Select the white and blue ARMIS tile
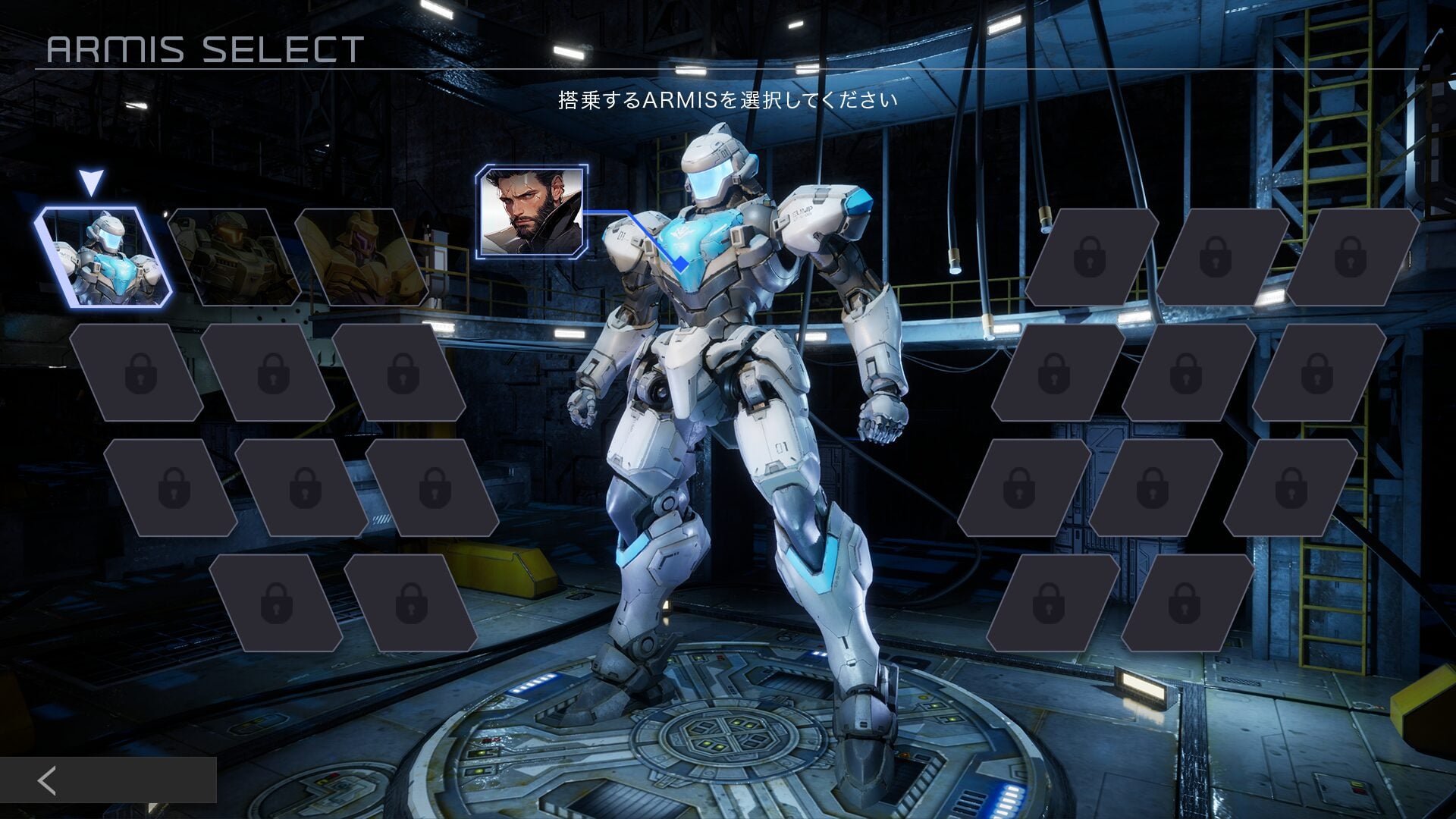This screenshot has height=819, width=1456. (103, 257)
